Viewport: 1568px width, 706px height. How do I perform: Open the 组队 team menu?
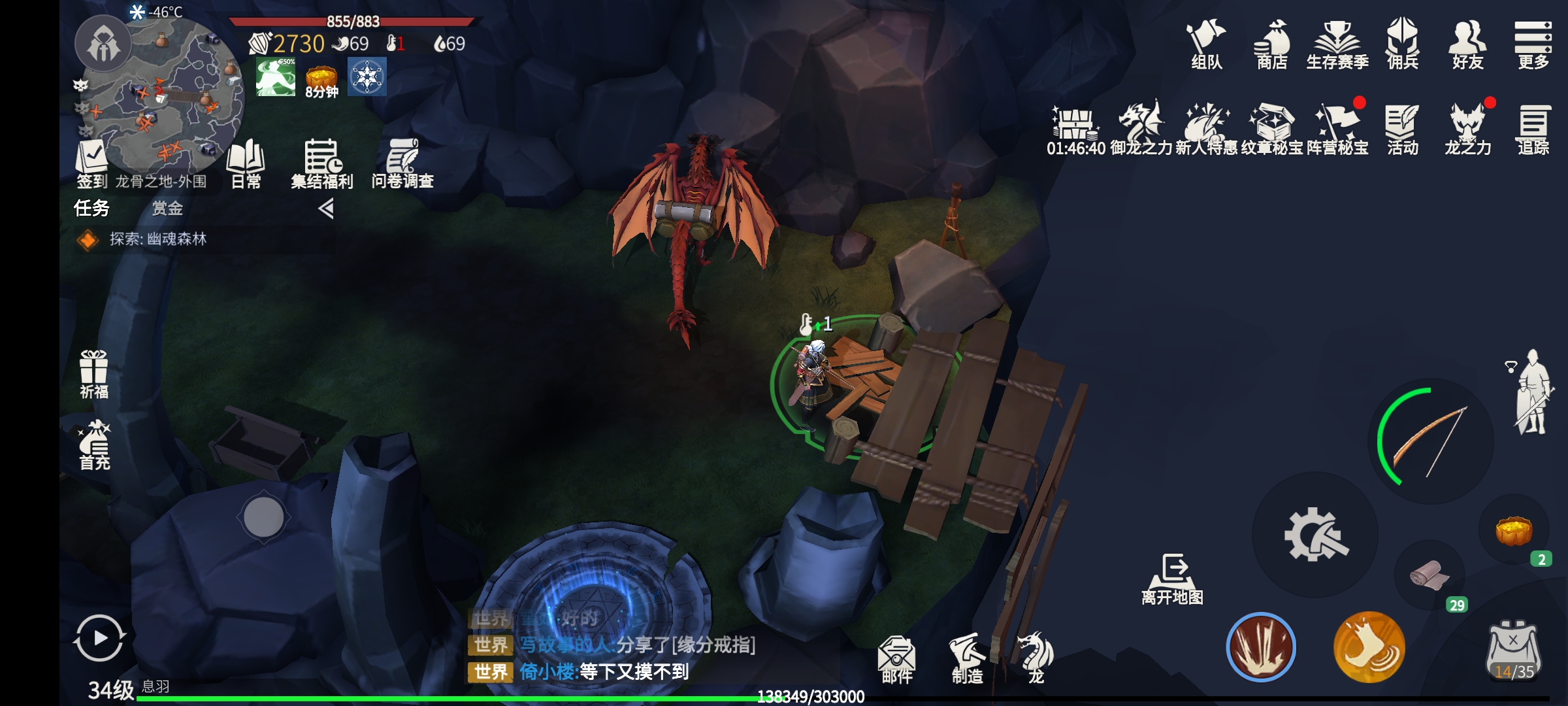[x=1206, y=44]
